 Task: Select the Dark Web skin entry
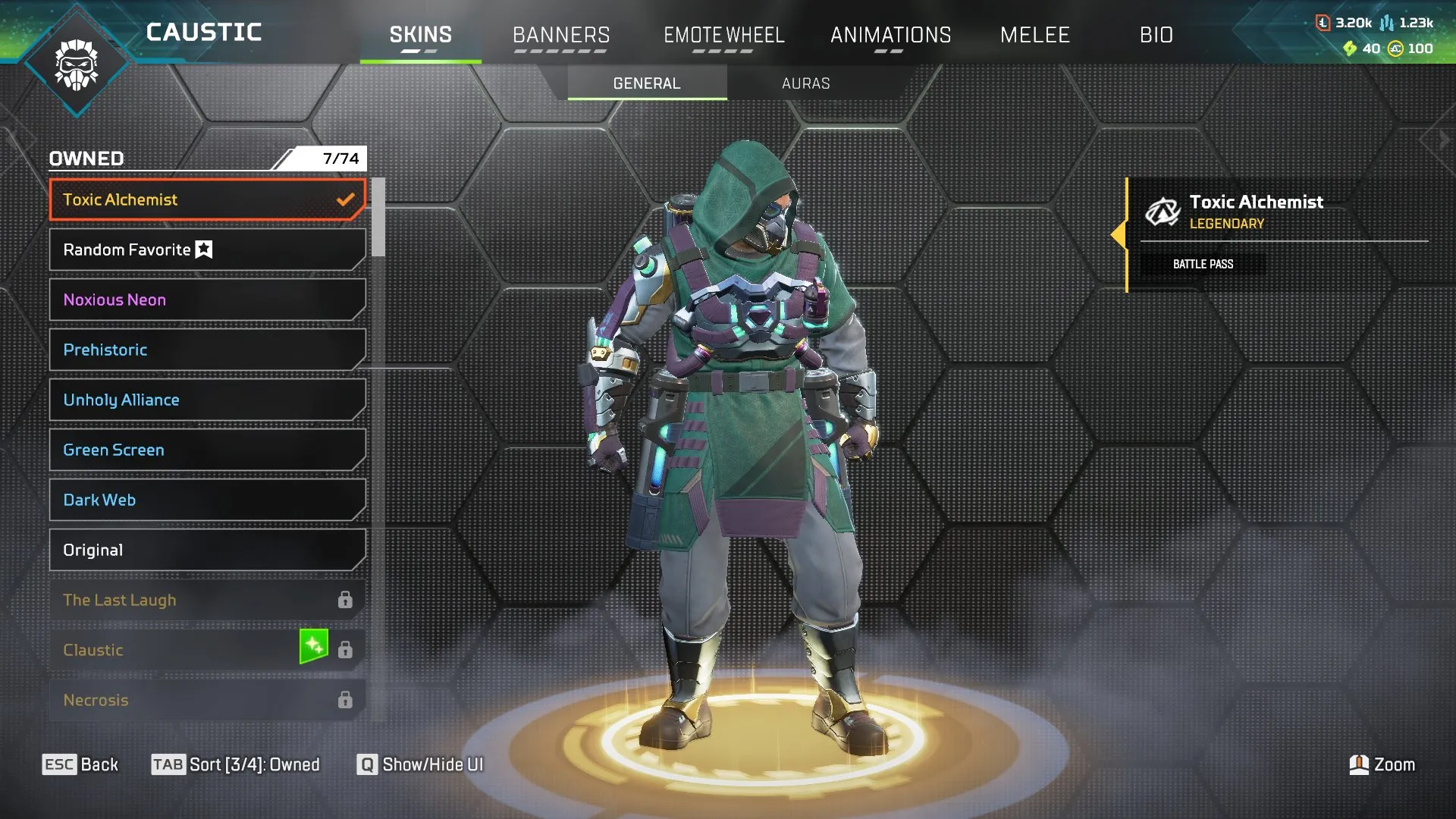tap(205, 500)
